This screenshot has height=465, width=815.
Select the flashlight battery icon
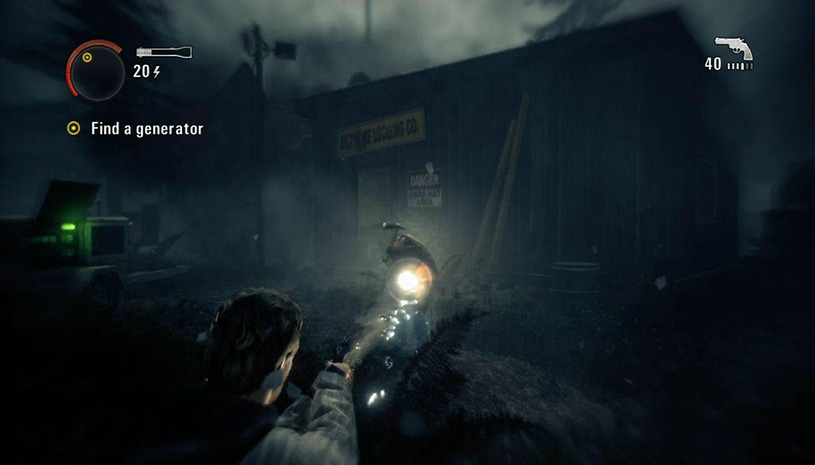click(163, 51)
